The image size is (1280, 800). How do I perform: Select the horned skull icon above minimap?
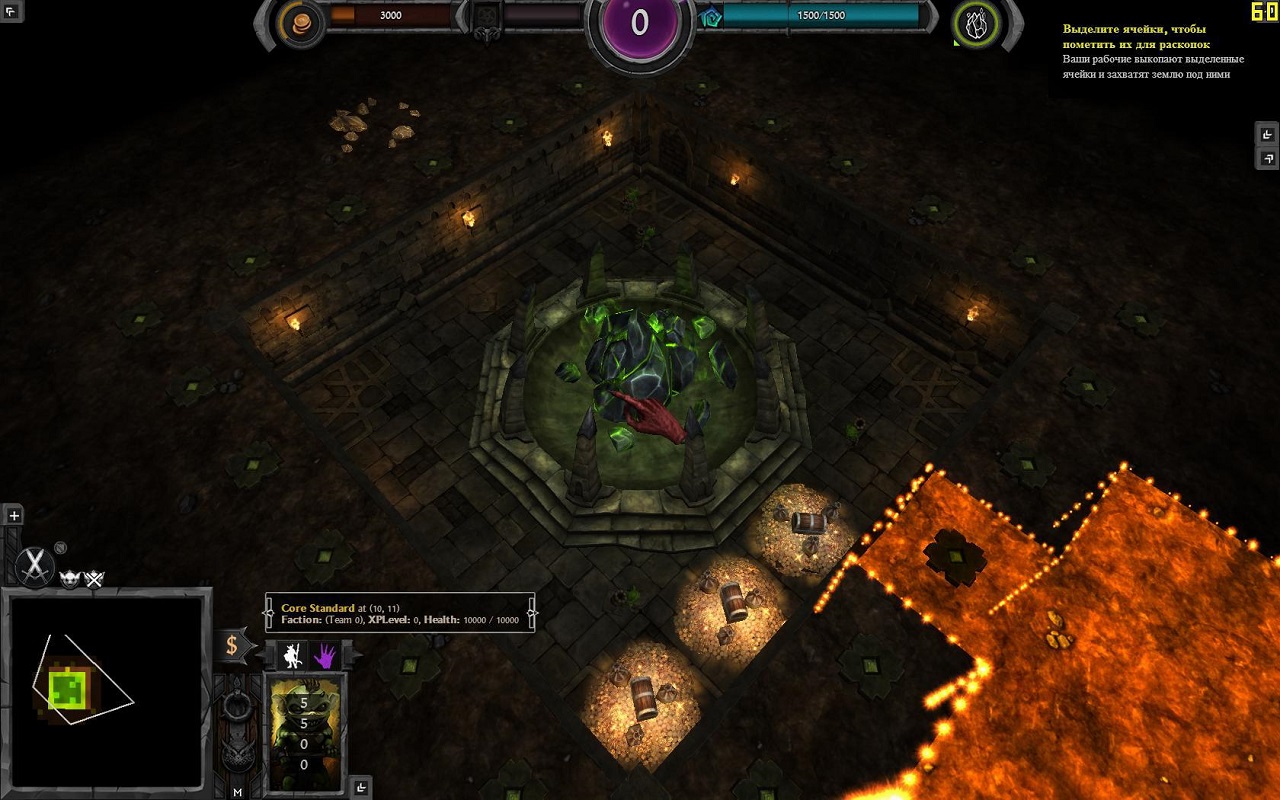[71, 579]
